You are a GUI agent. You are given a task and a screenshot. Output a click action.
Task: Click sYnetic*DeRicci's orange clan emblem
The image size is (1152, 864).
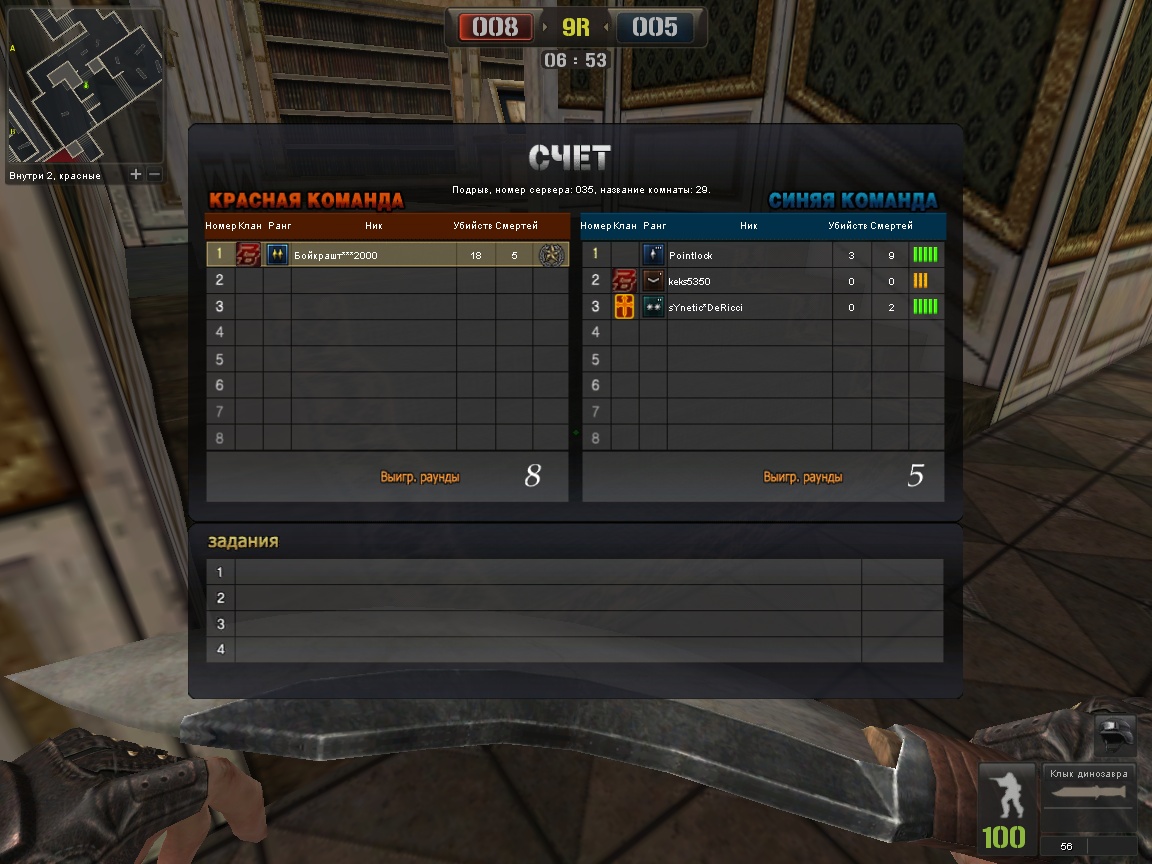(624, 307)
